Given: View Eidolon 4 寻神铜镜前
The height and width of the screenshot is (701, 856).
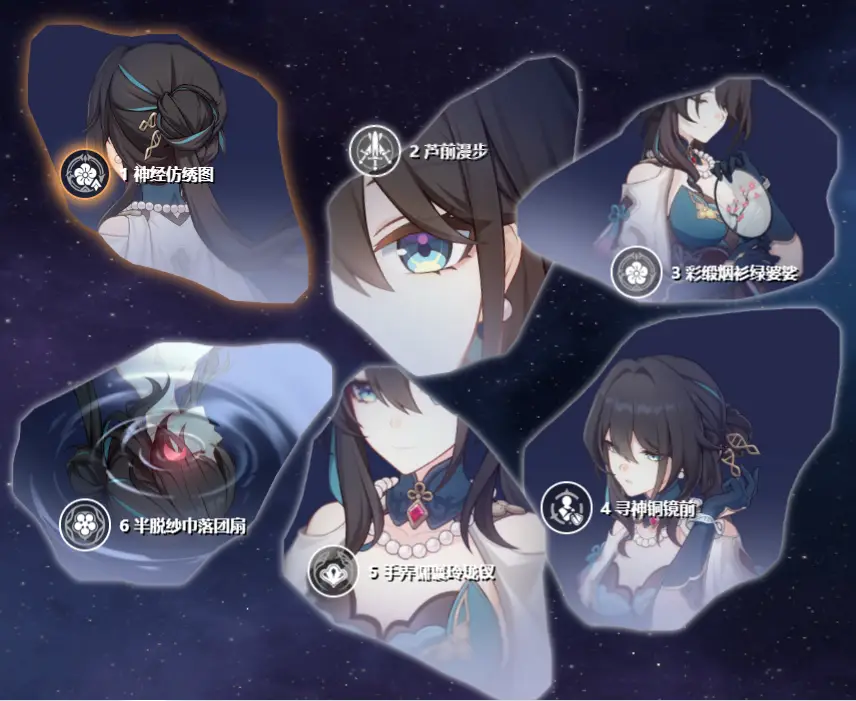Looking at the screenshot, I should [566, 507].
